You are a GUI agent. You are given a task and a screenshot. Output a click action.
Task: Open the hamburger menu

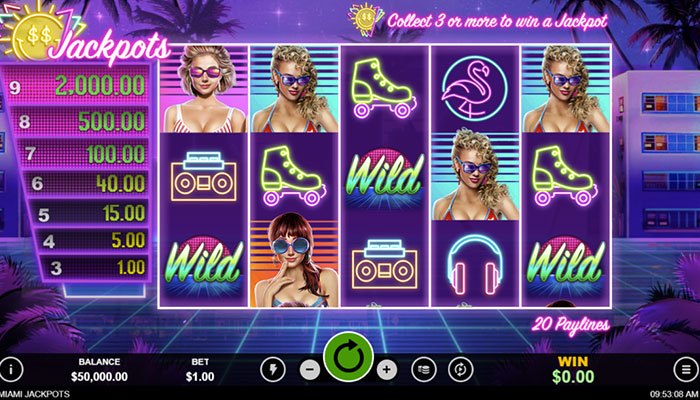click(x=687, y=368)
